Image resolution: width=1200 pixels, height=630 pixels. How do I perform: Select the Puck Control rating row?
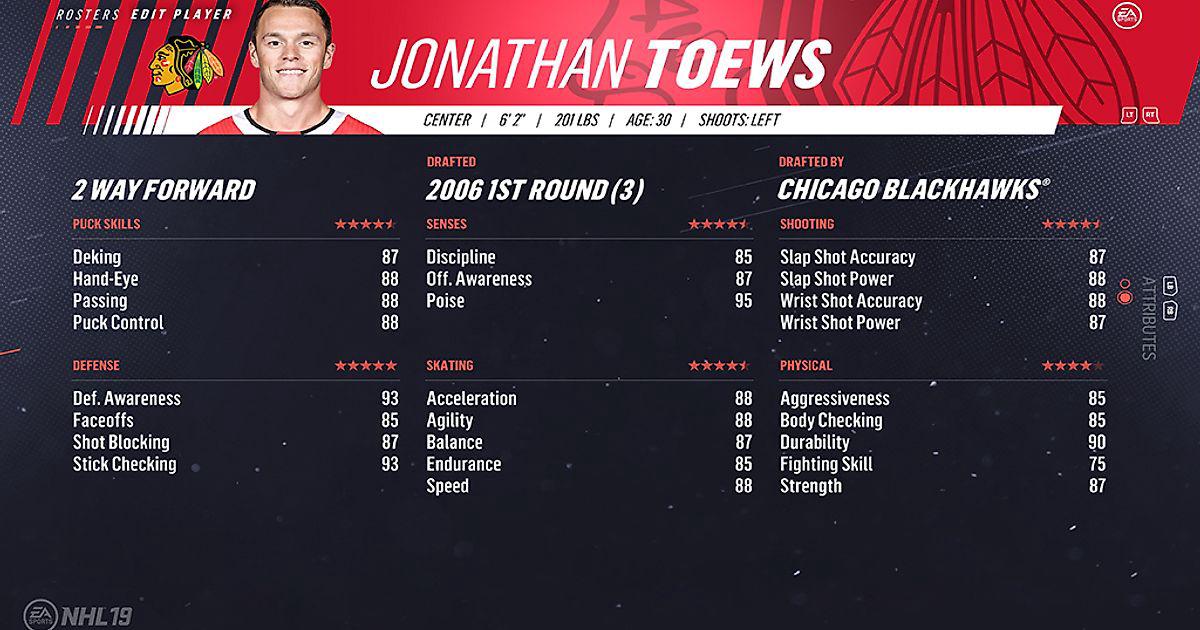click(235, 323)
